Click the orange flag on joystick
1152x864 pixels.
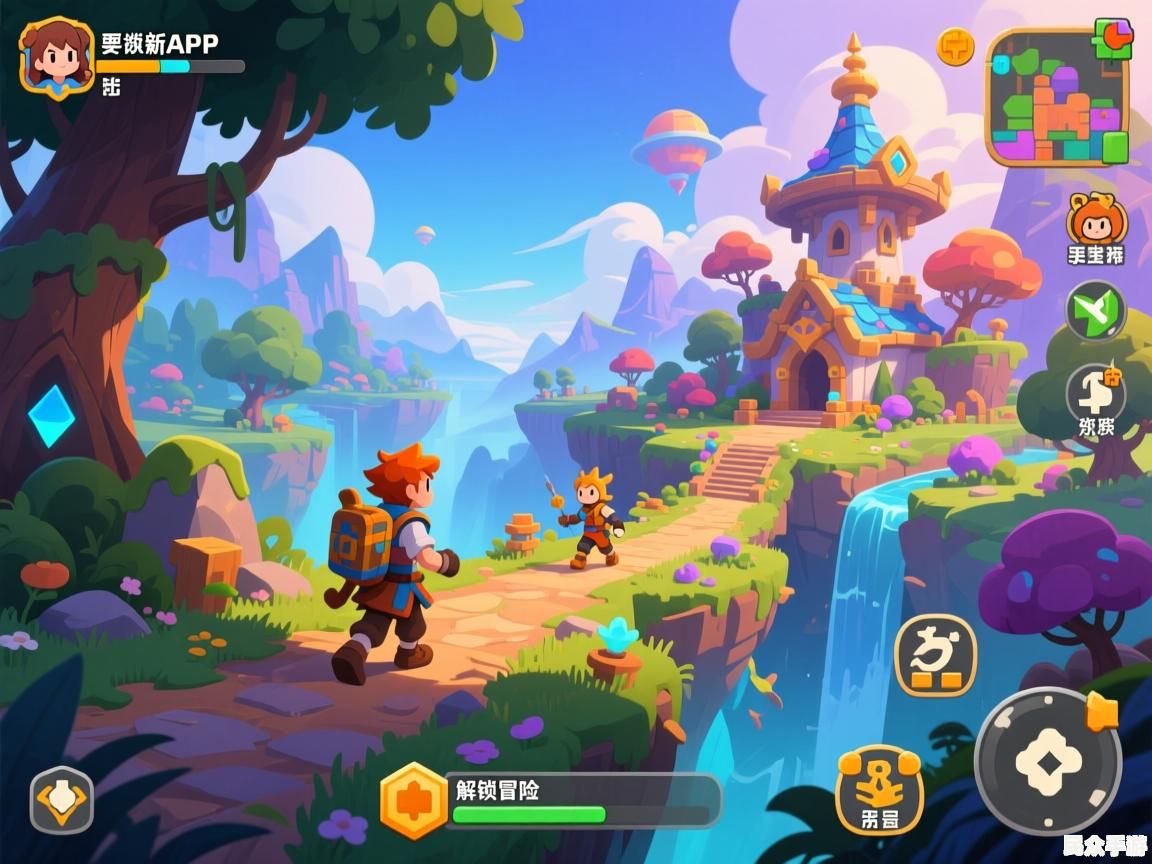(x=1102, y=711)
